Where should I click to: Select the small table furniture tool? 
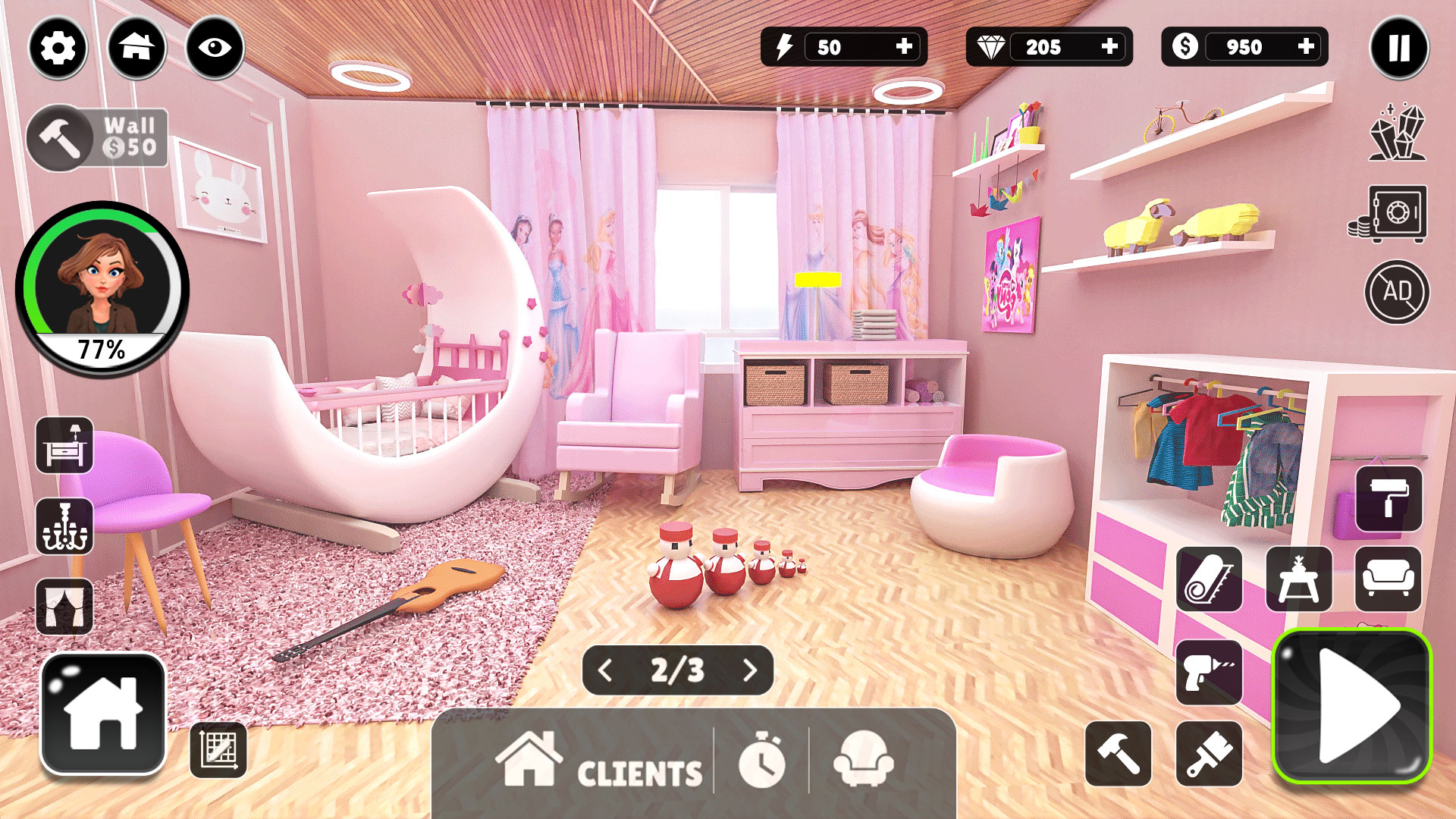tap(1298, 579)
